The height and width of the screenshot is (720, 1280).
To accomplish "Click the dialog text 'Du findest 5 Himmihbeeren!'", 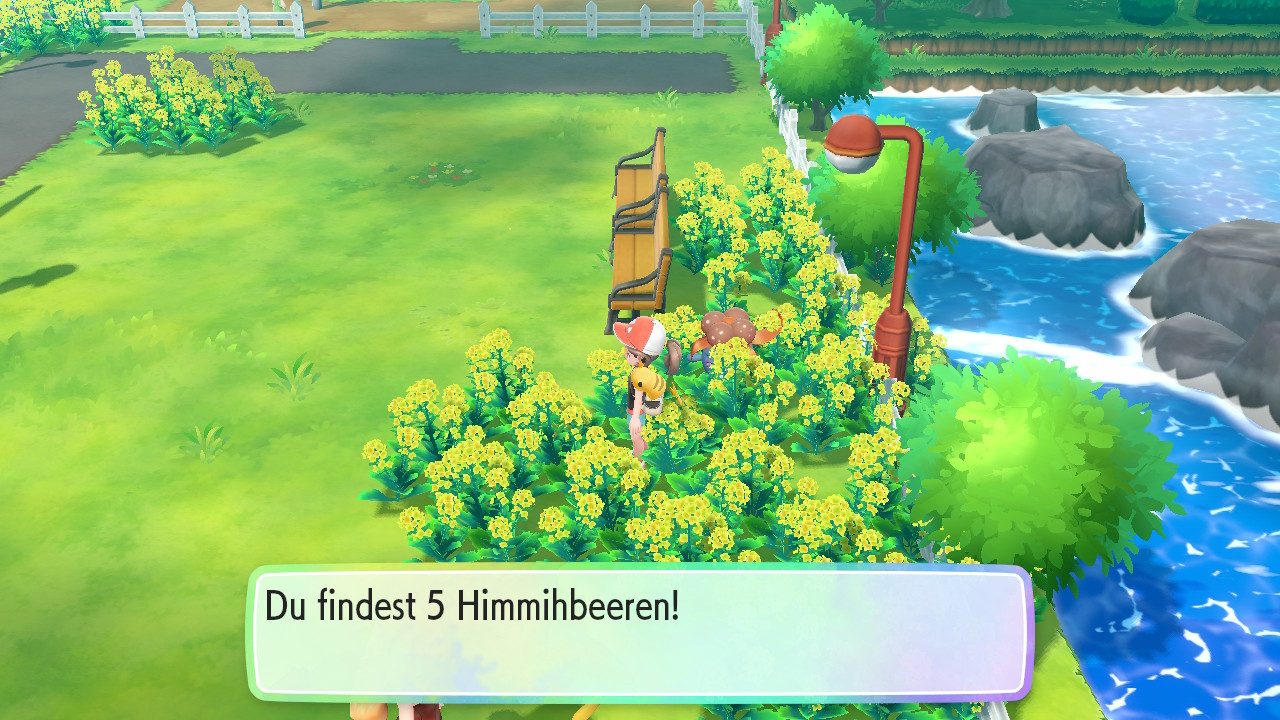I will [470, 606].
